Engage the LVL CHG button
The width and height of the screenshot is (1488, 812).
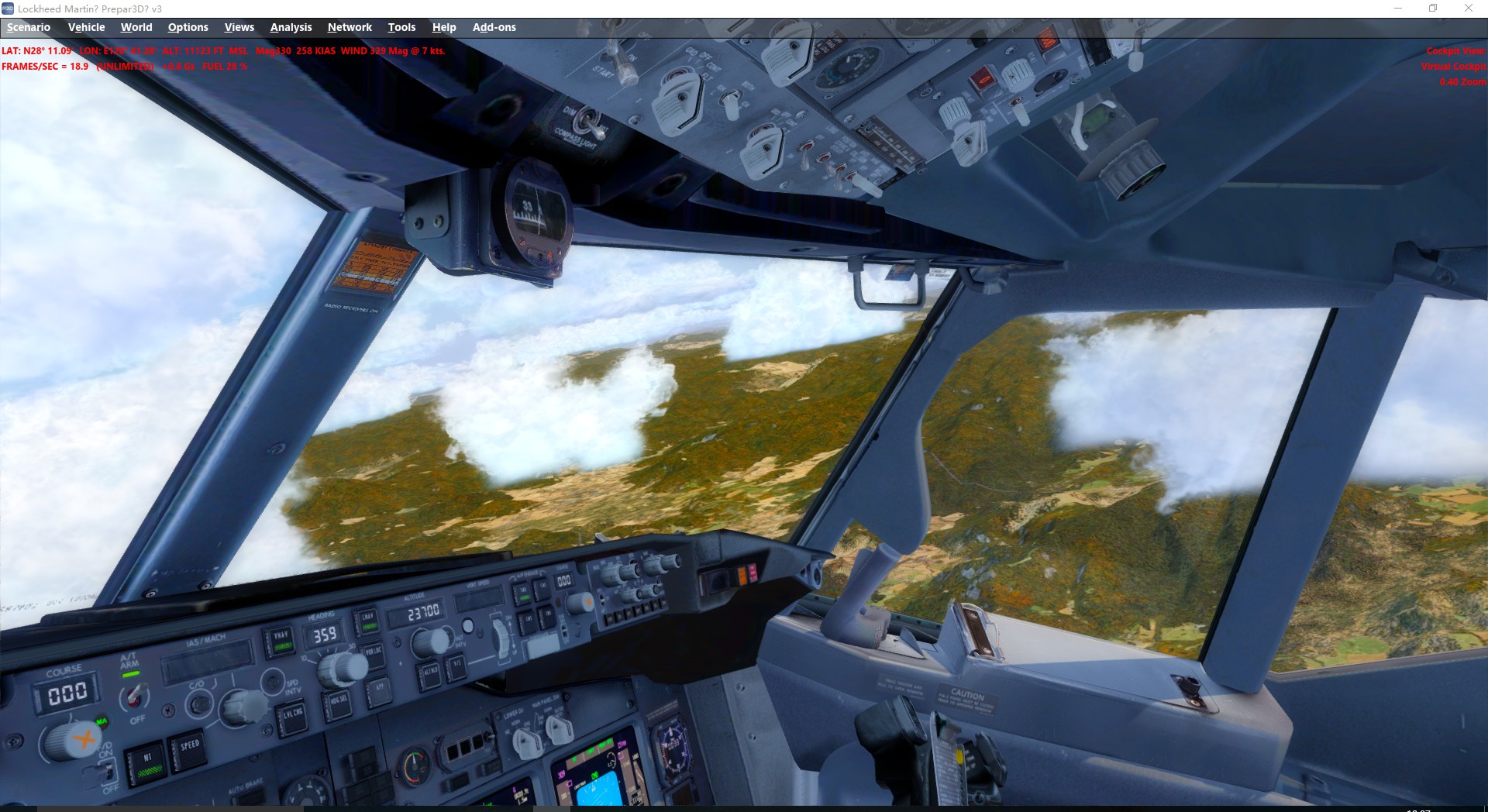click(x=293, y=715)
